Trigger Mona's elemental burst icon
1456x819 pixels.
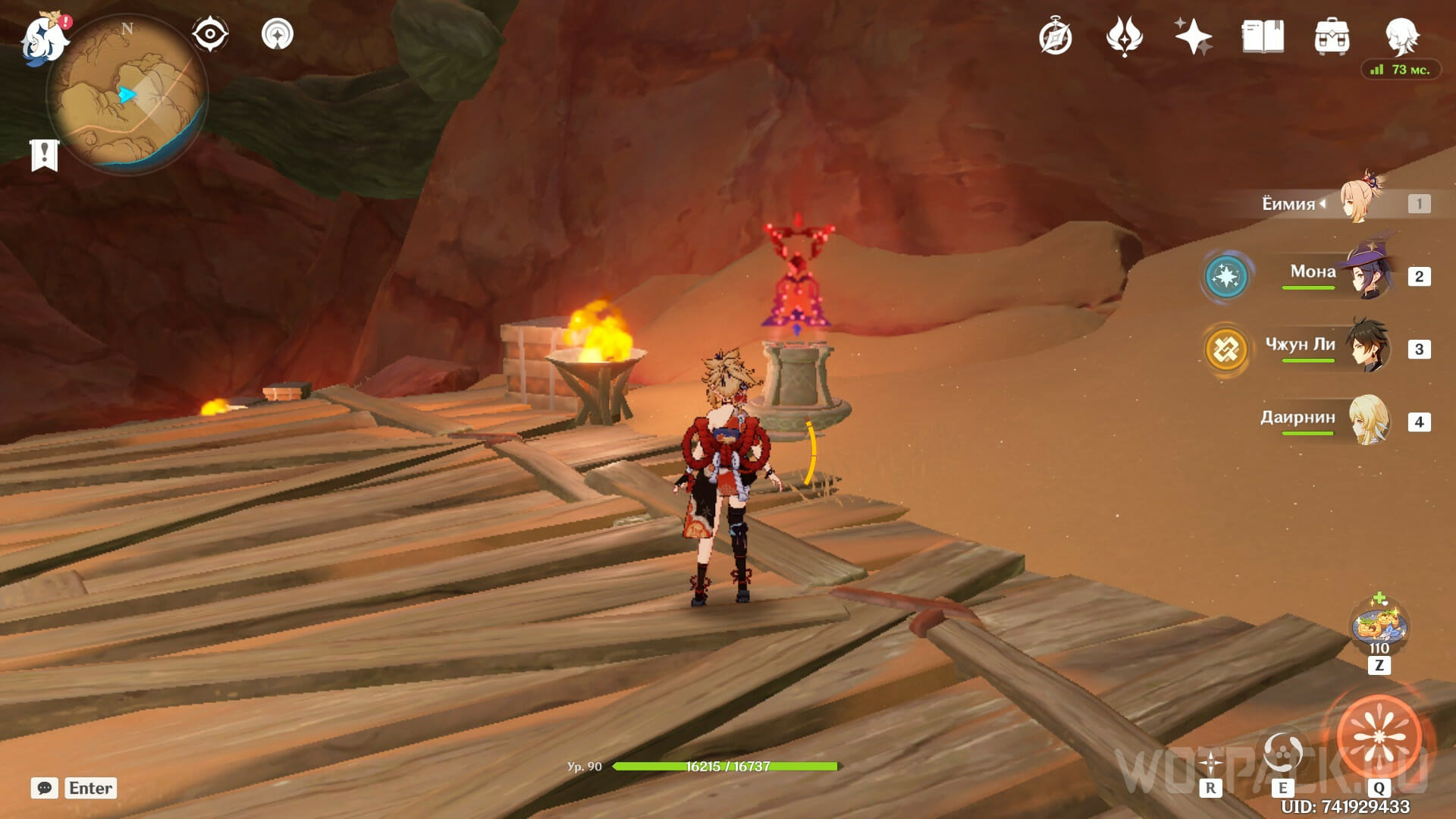[1225, 277]
